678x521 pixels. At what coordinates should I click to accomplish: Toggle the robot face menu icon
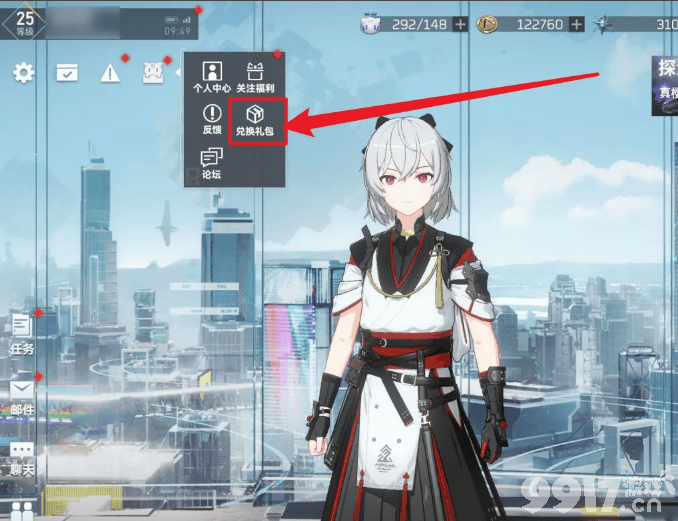[153, 72]
